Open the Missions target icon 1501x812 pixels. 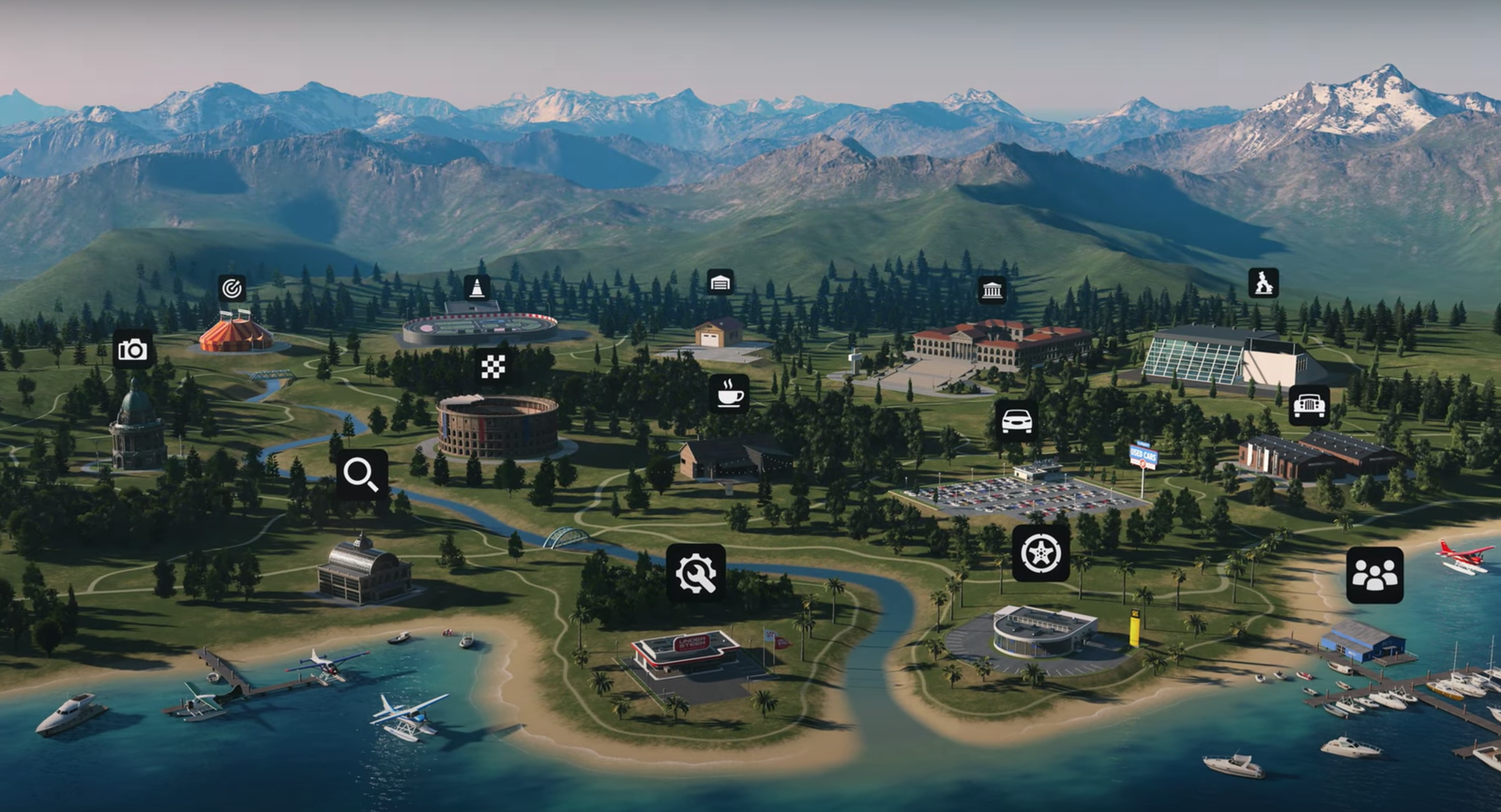point(232,288)
